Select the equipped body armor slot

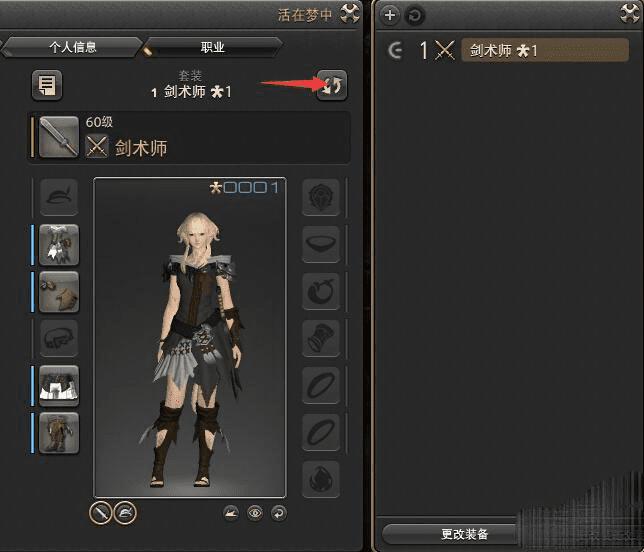[x=59, y=245]
